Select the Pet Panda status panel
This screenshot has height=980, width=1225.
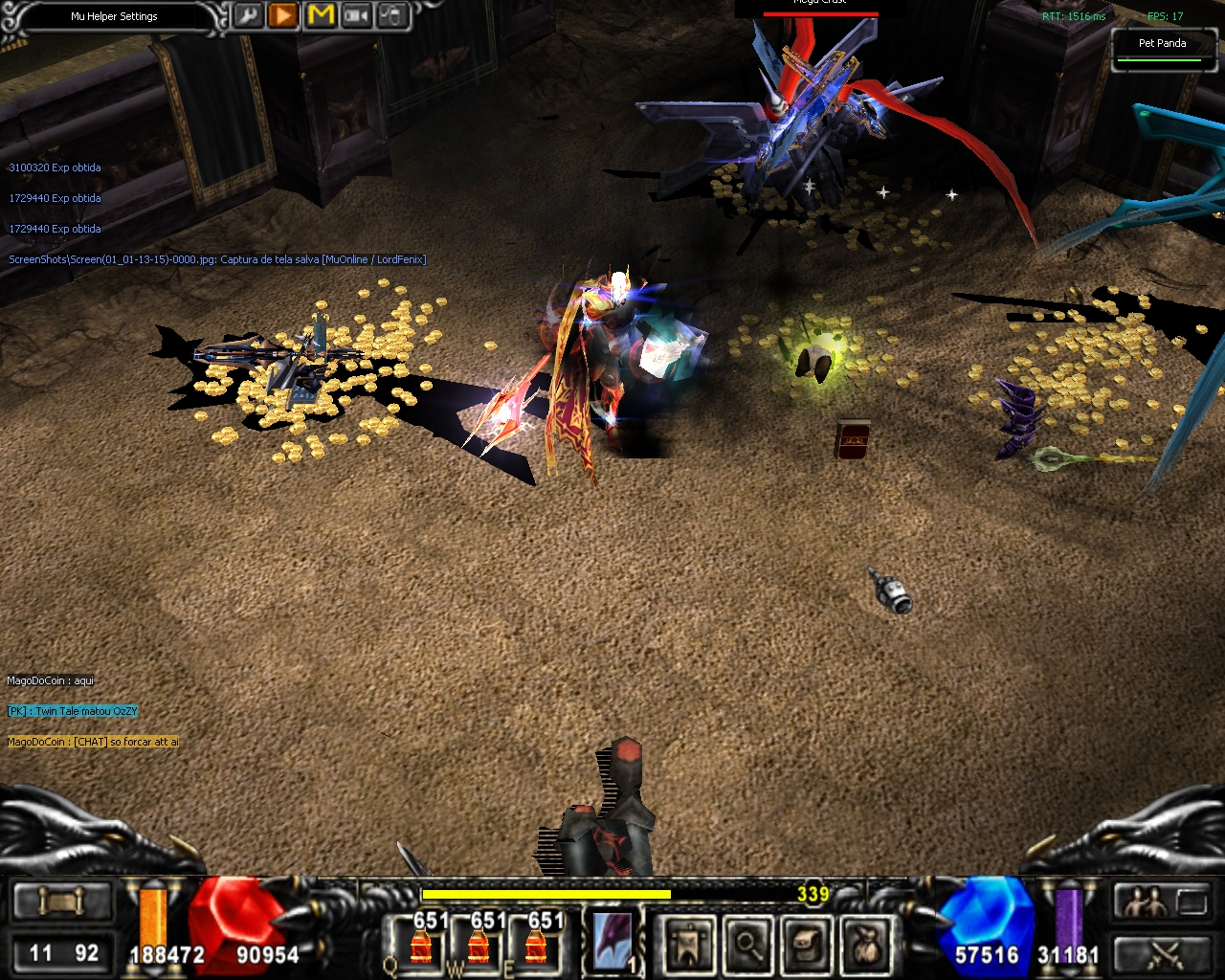coord(1162,50)
